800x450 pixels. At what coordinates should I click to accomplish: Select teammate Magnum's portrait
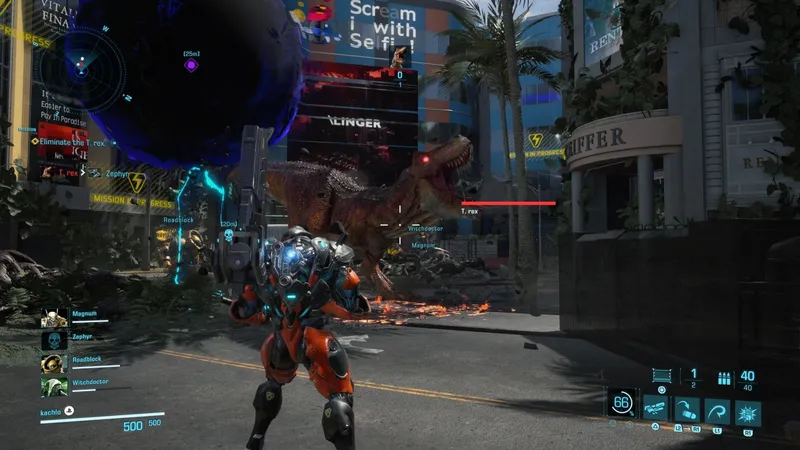tap(54, 318)
